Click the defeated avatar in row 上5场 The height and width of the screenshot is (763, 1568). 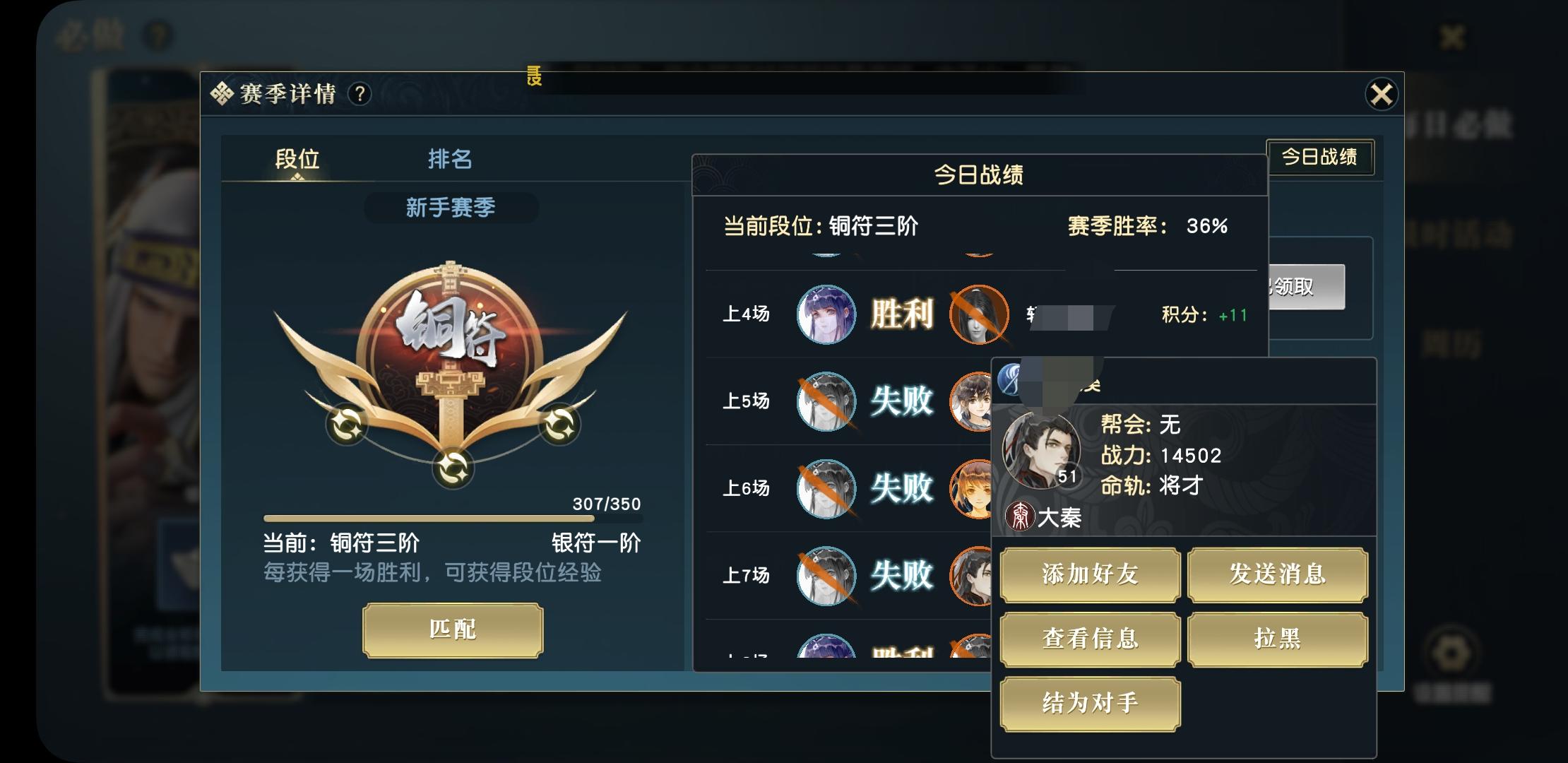(826, 401)
